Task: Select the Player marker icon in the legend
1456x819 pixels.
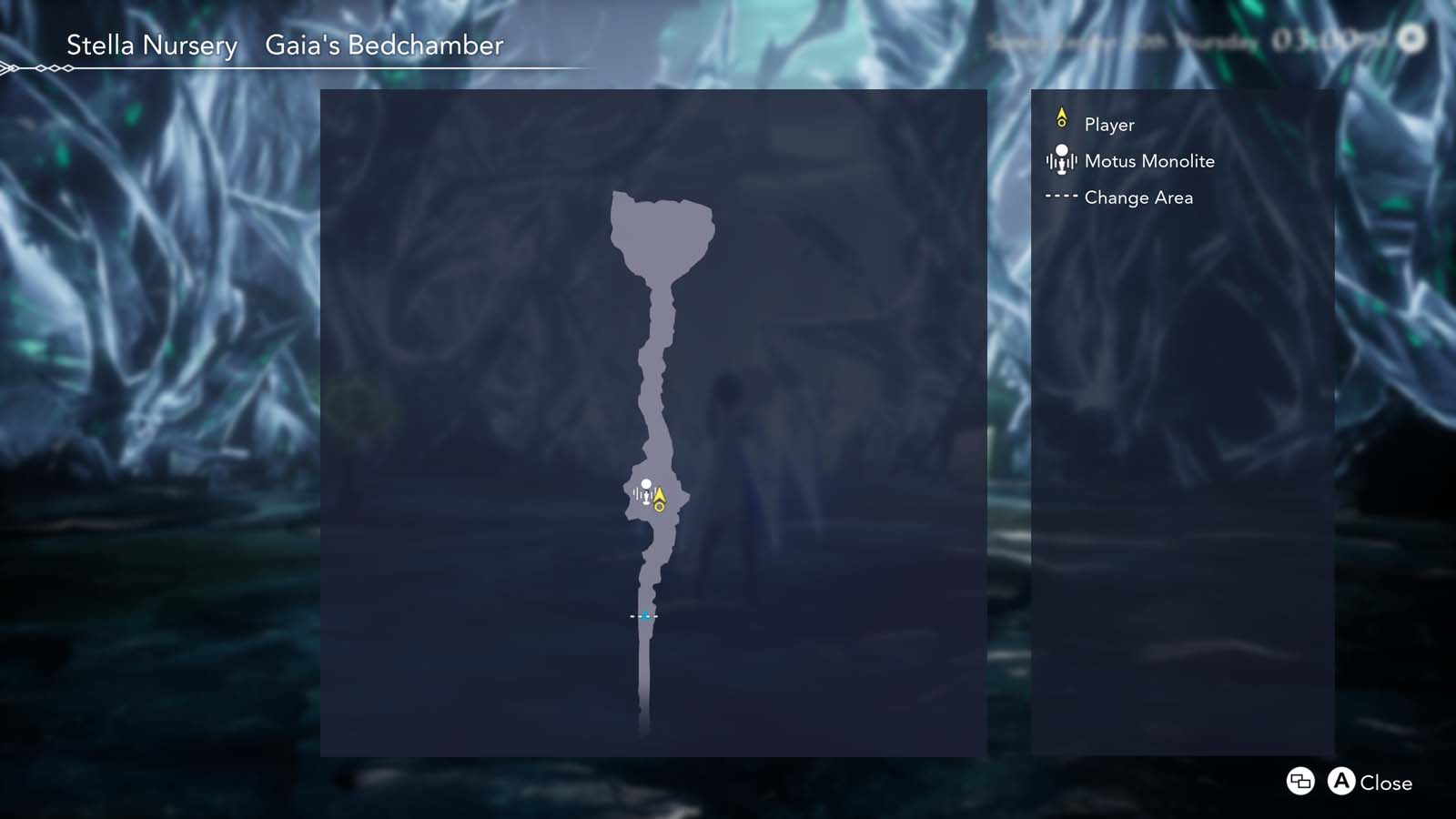Action: click(1061, 118)
